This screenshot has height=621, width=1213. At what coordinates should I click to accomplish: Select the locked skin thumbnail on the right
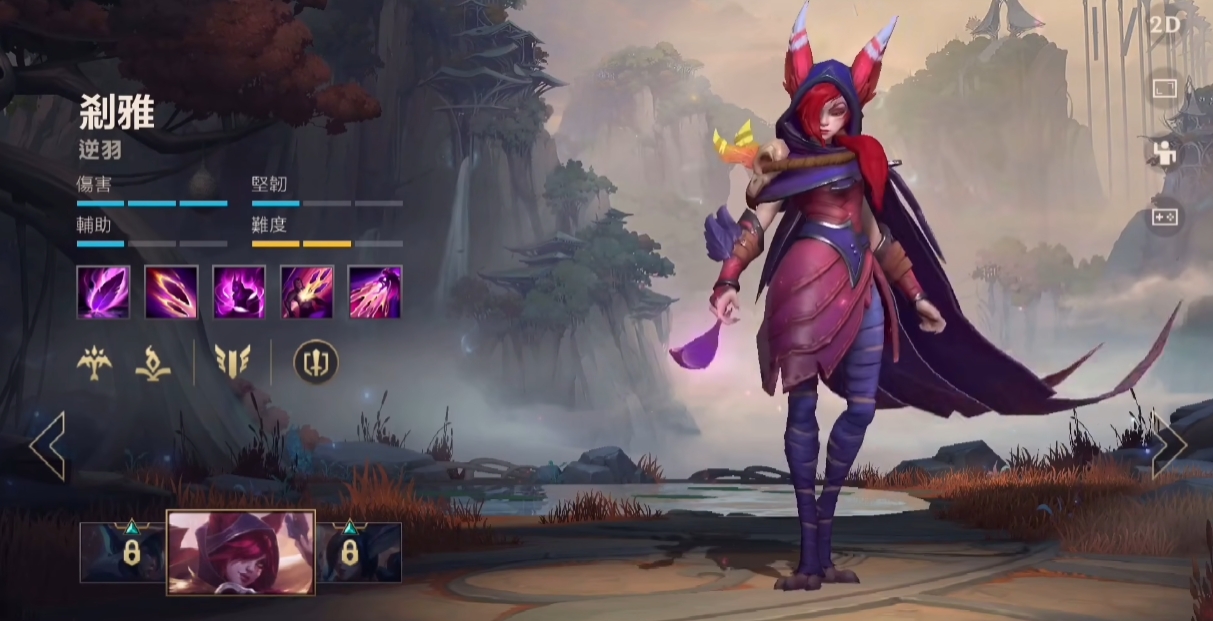(359, 552)
